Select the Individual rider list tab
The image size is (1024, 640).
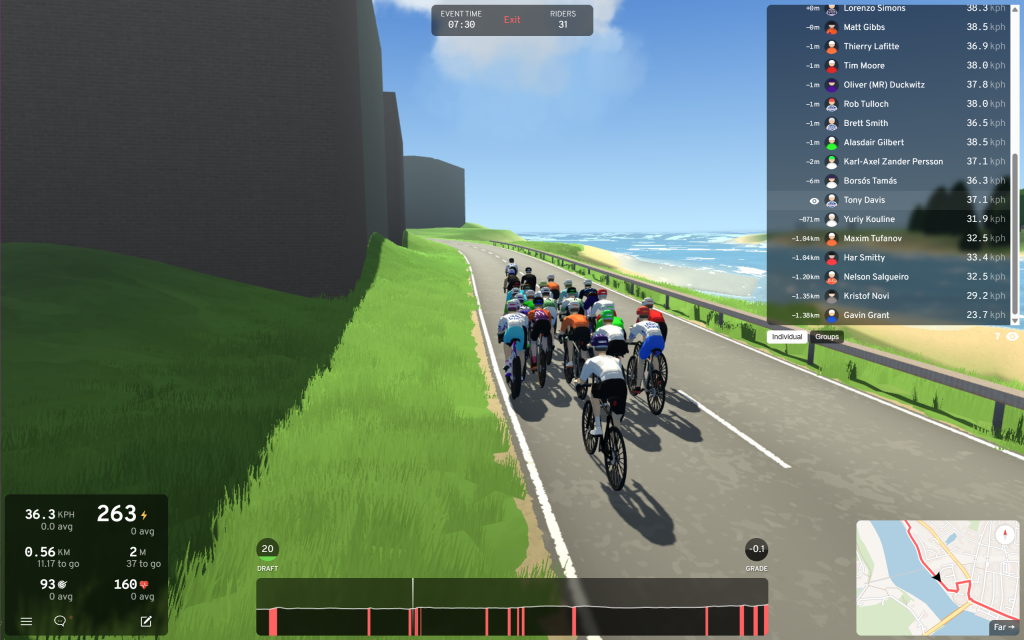pyautogui.click(x=788, y=337)
